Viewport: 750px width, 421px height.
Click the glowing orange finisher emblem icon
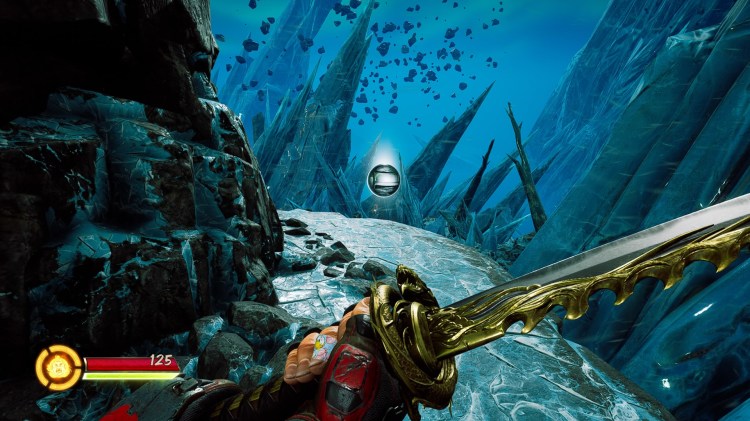[59, 367]
